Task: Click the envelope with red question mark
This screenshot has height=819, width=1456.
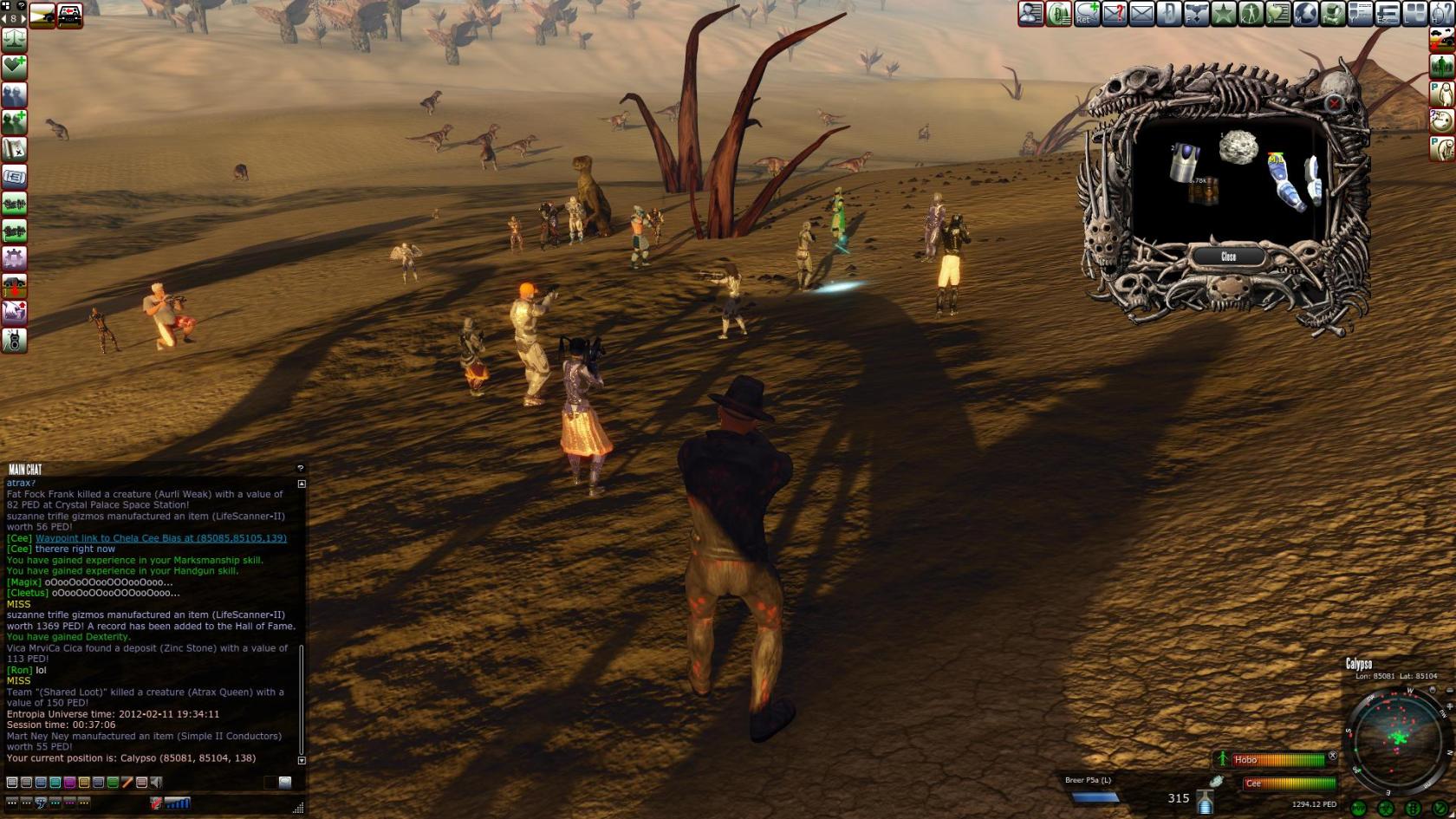Action: (x=1115, y=14)
